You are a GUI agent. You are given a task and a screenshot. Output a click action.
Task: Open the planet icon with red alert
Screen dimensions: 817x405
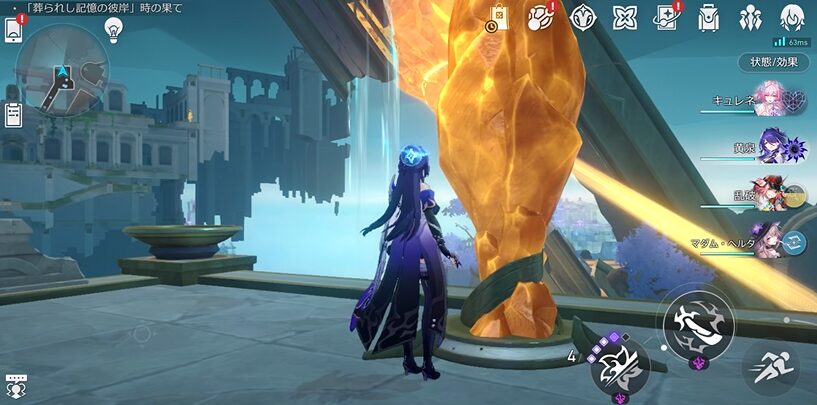541,17
